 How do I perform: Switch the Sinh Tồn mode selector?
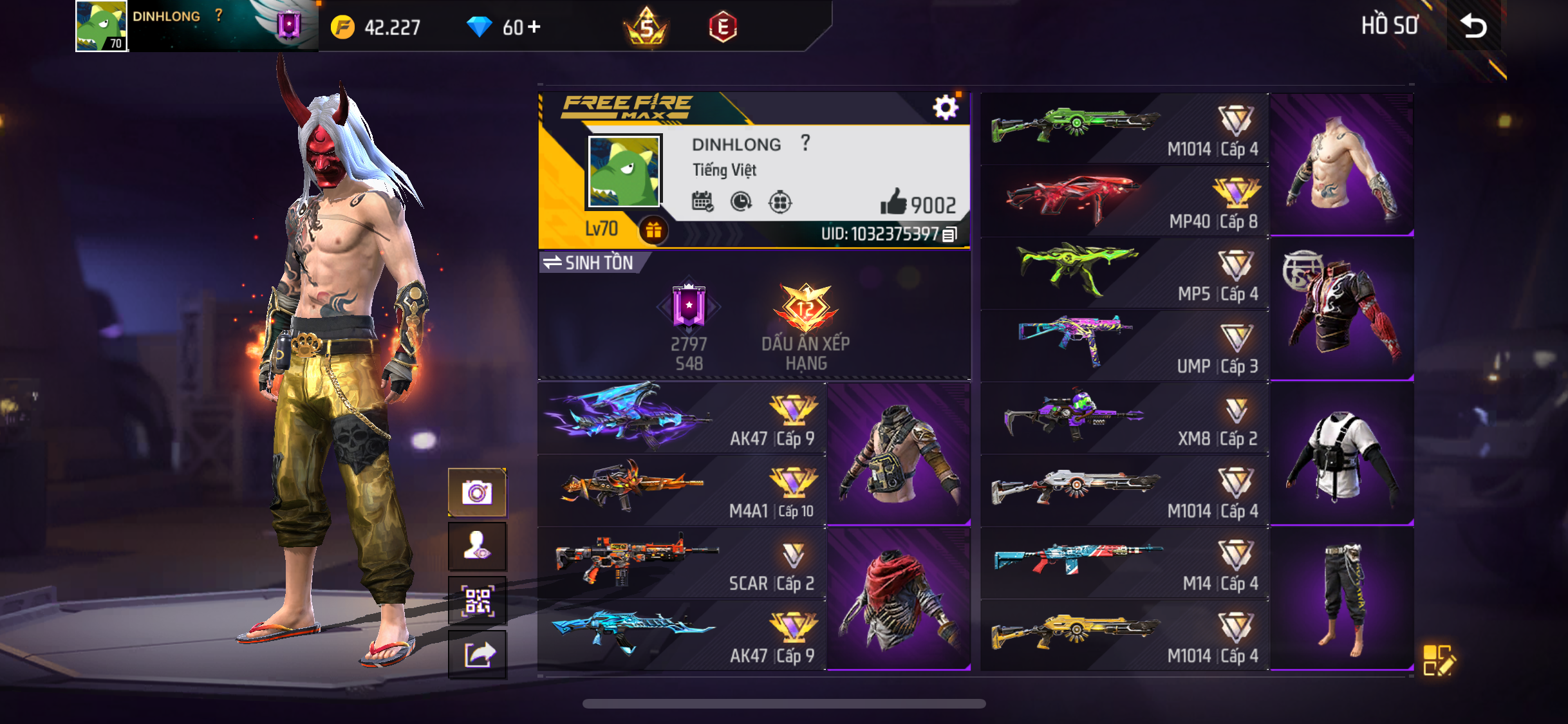click(588, 263)
